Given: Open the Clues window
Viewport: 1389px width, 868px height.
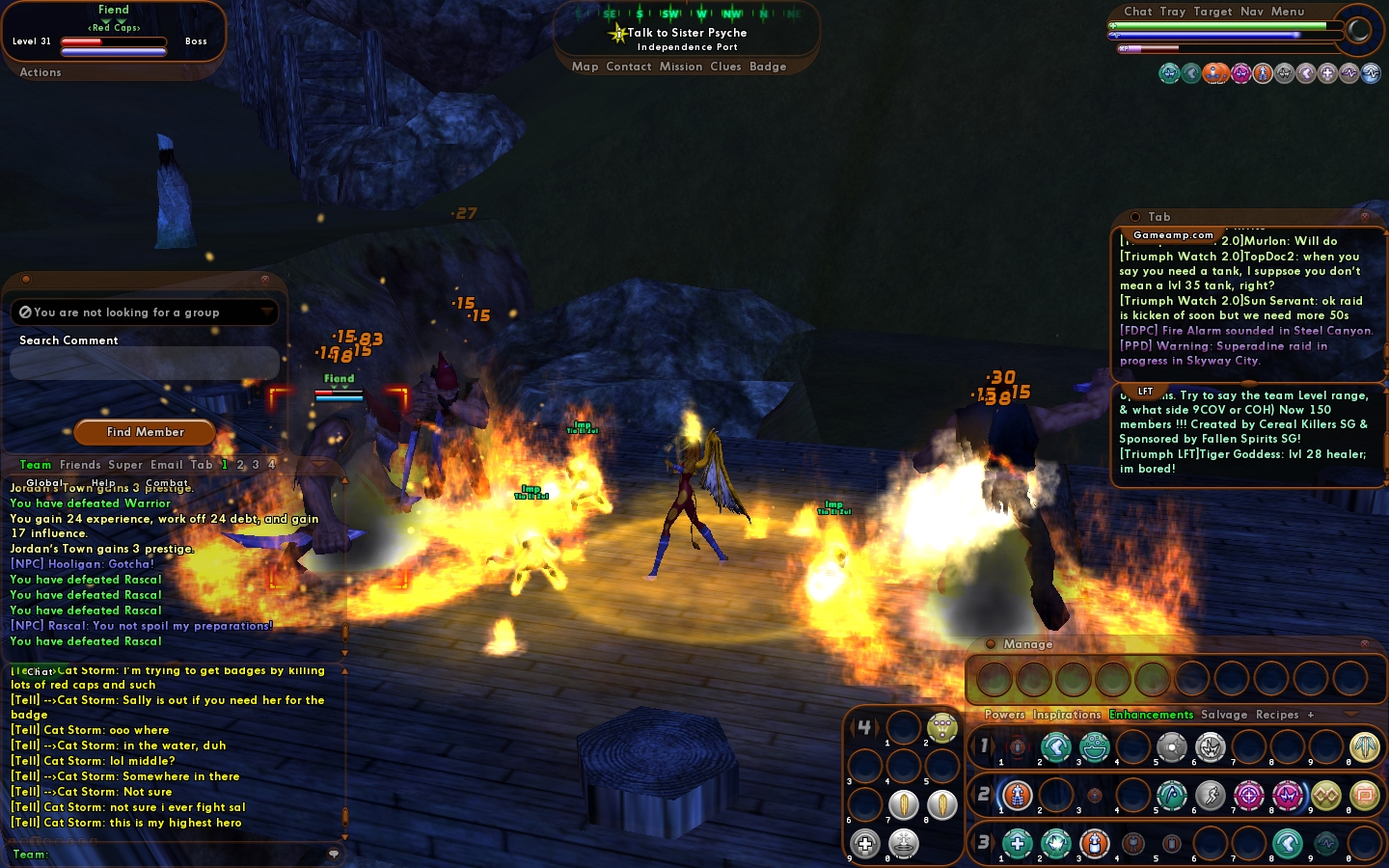Looking at the screenshot, I should pyautogui.click(x=725, y=67).
